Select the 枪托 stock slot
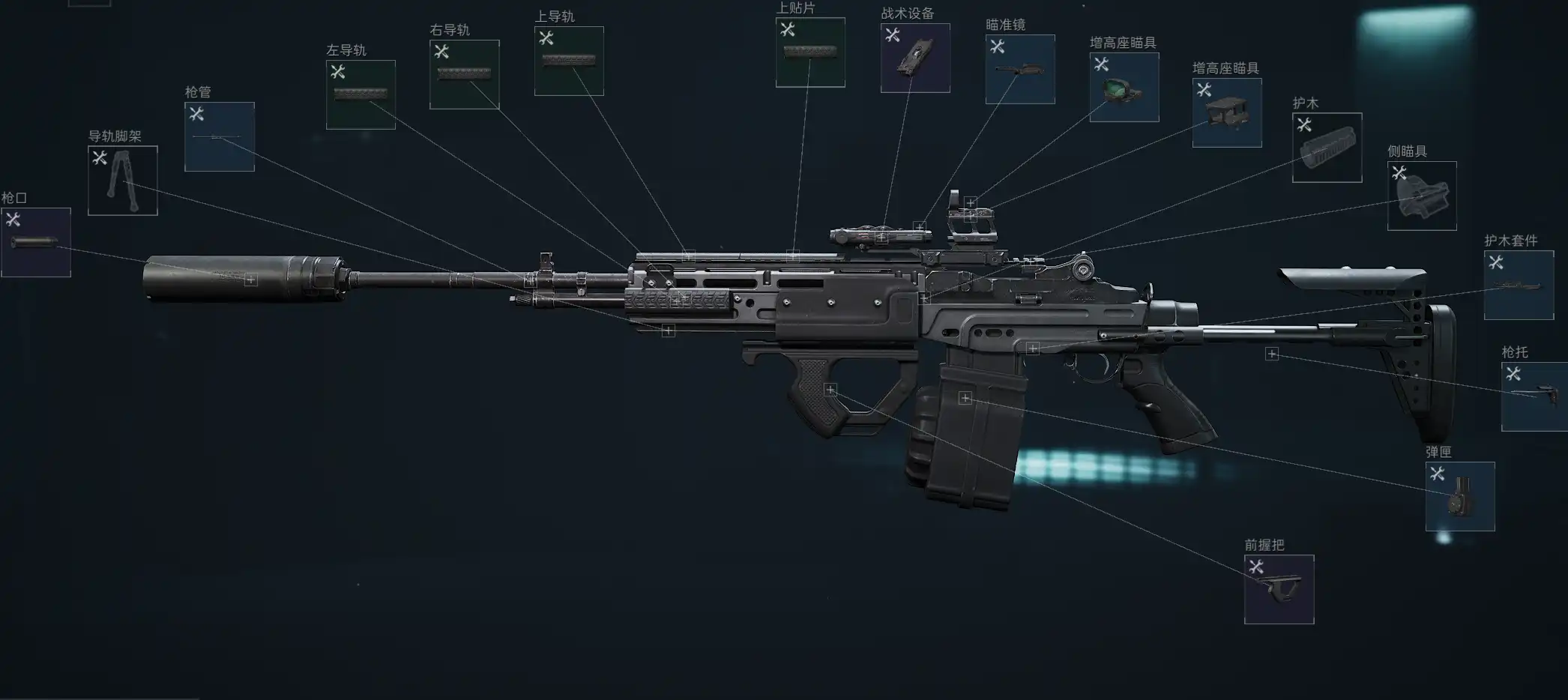Image resolution: width=1568 pixels, height=700 pixels. [1534, 396]
